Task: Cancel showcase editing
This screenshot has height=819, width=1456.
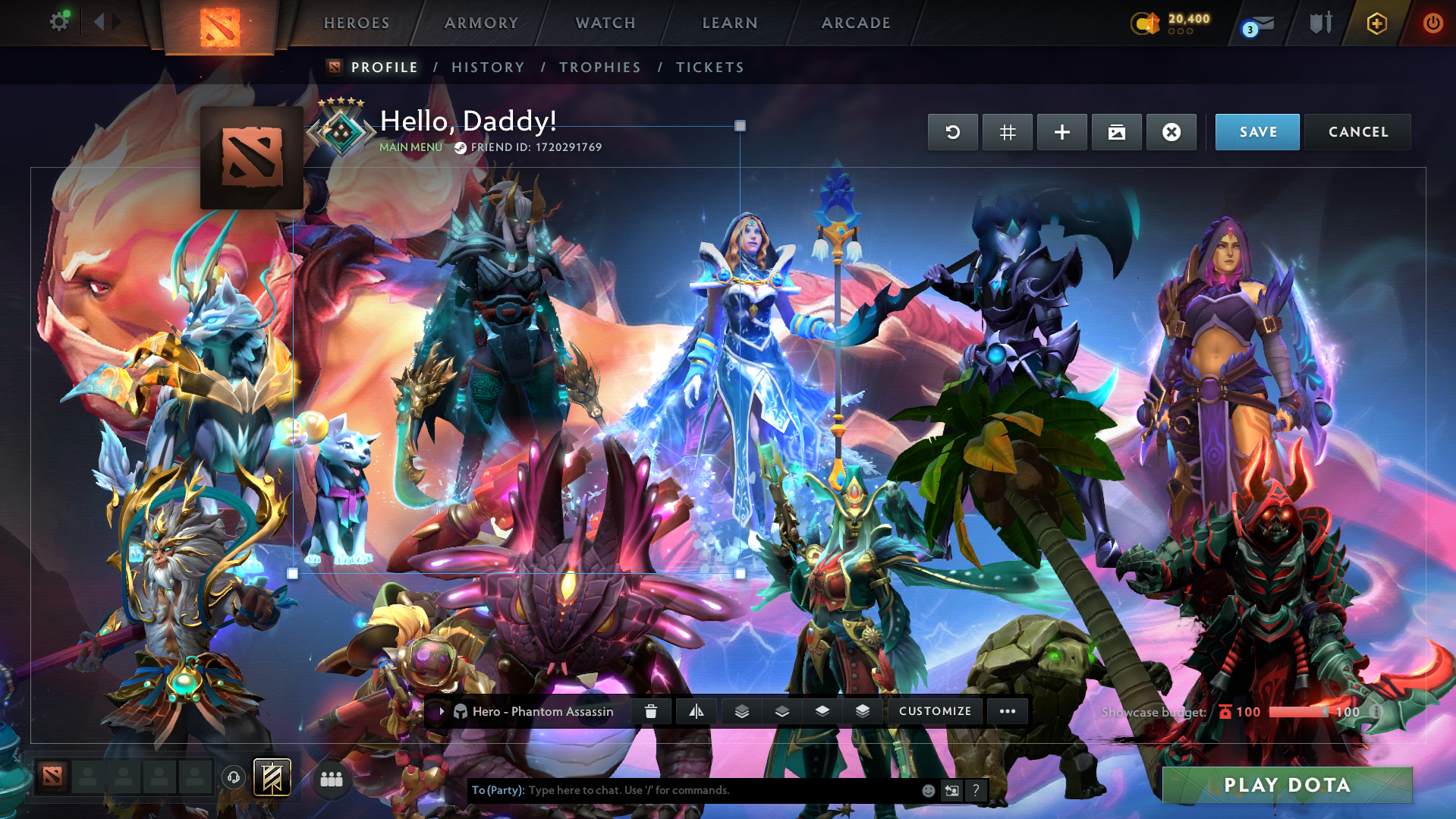Action: pyautogui.click(x=1357, y=132)
